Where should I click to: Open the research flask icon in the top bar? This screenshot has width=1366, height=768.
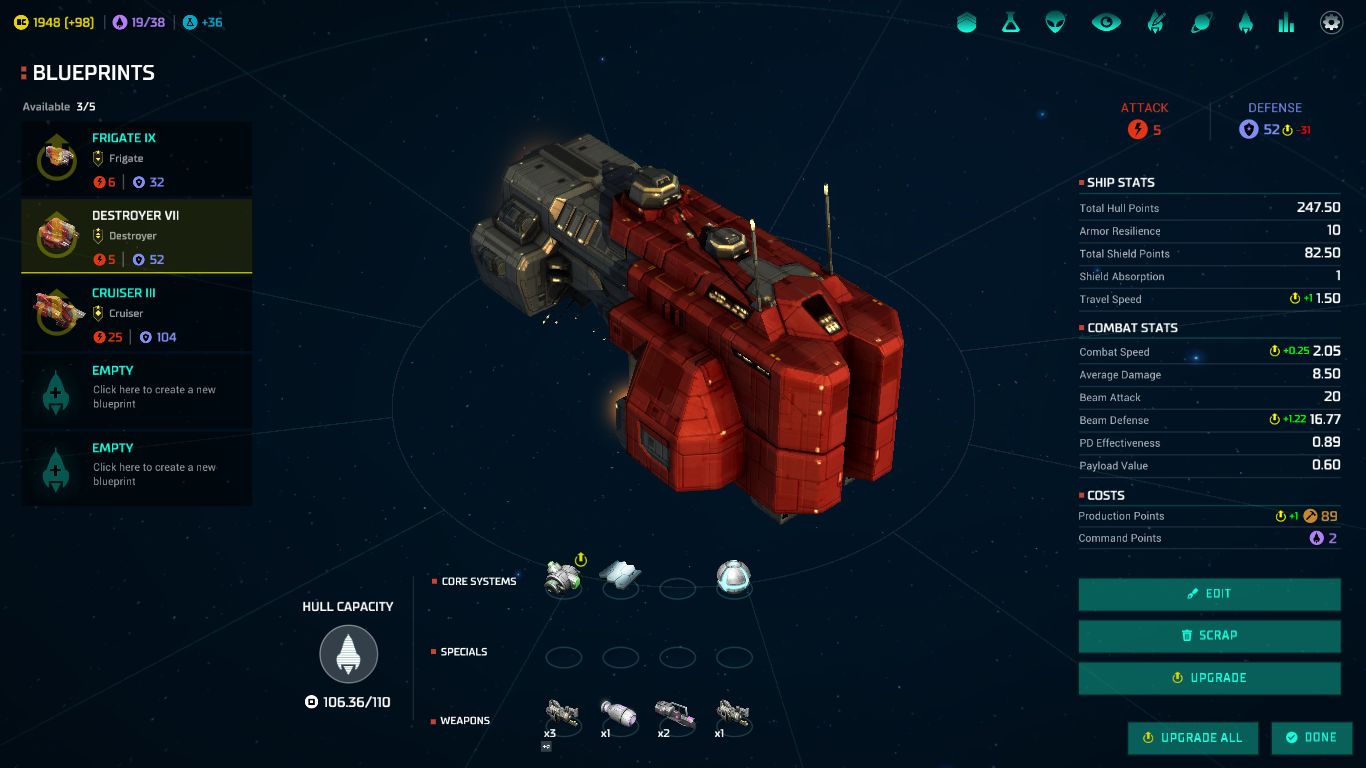[1011, 22]
